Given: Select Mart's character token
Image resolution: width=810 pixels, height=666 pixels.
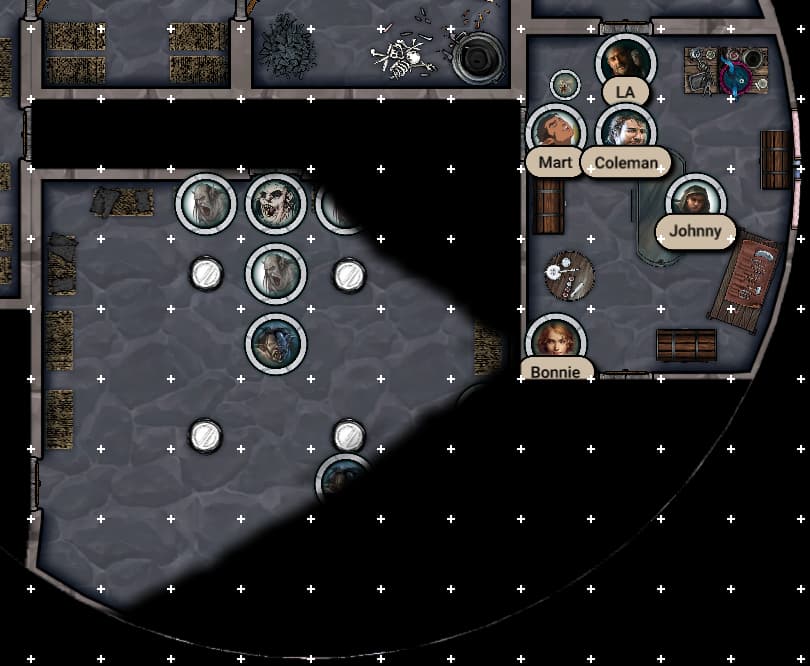Looking at the screenshot, I should 555,131.
